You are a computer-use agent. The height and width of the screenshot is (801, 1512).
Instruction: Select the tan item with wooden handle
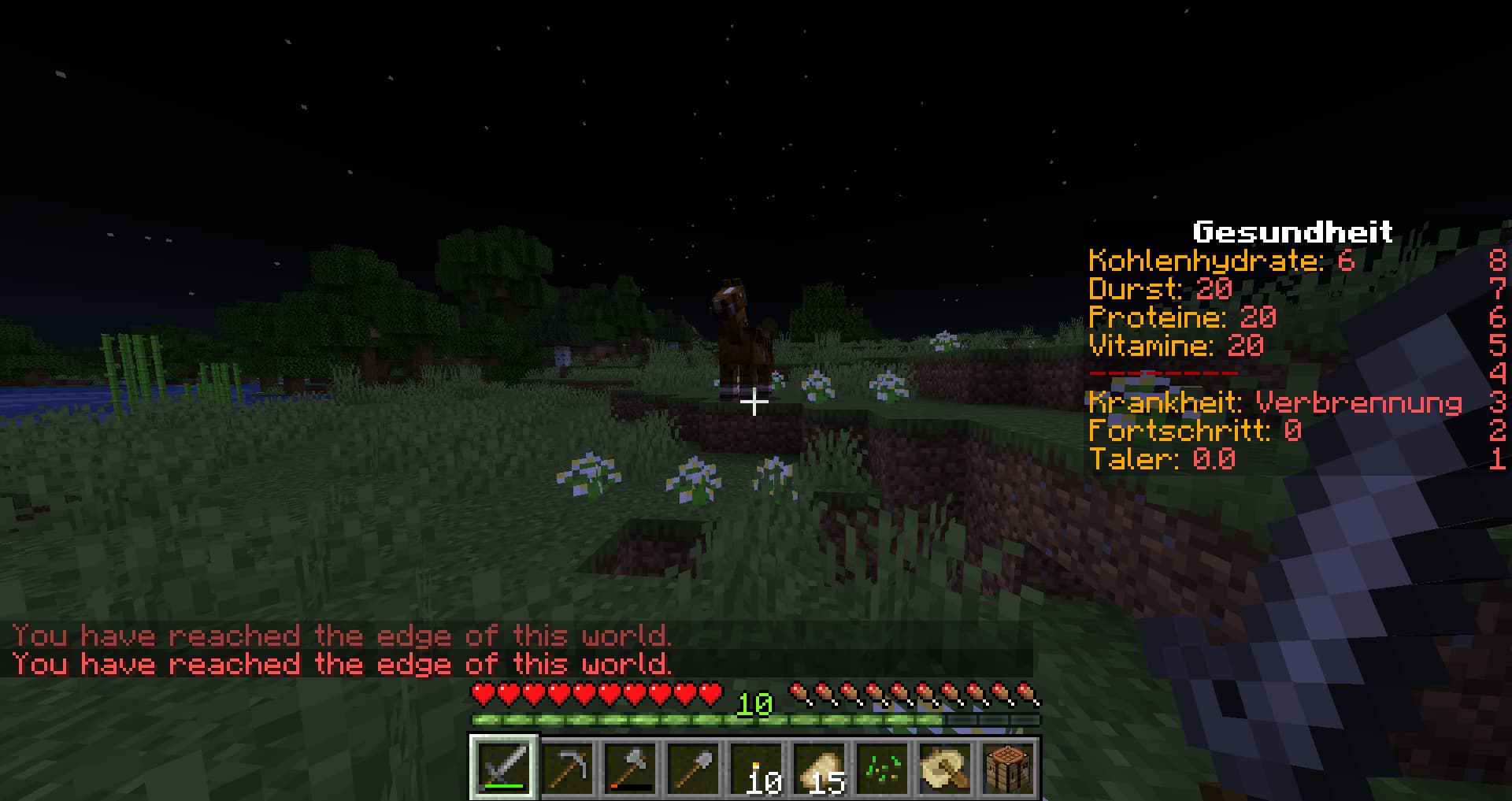tap(946, 767)
